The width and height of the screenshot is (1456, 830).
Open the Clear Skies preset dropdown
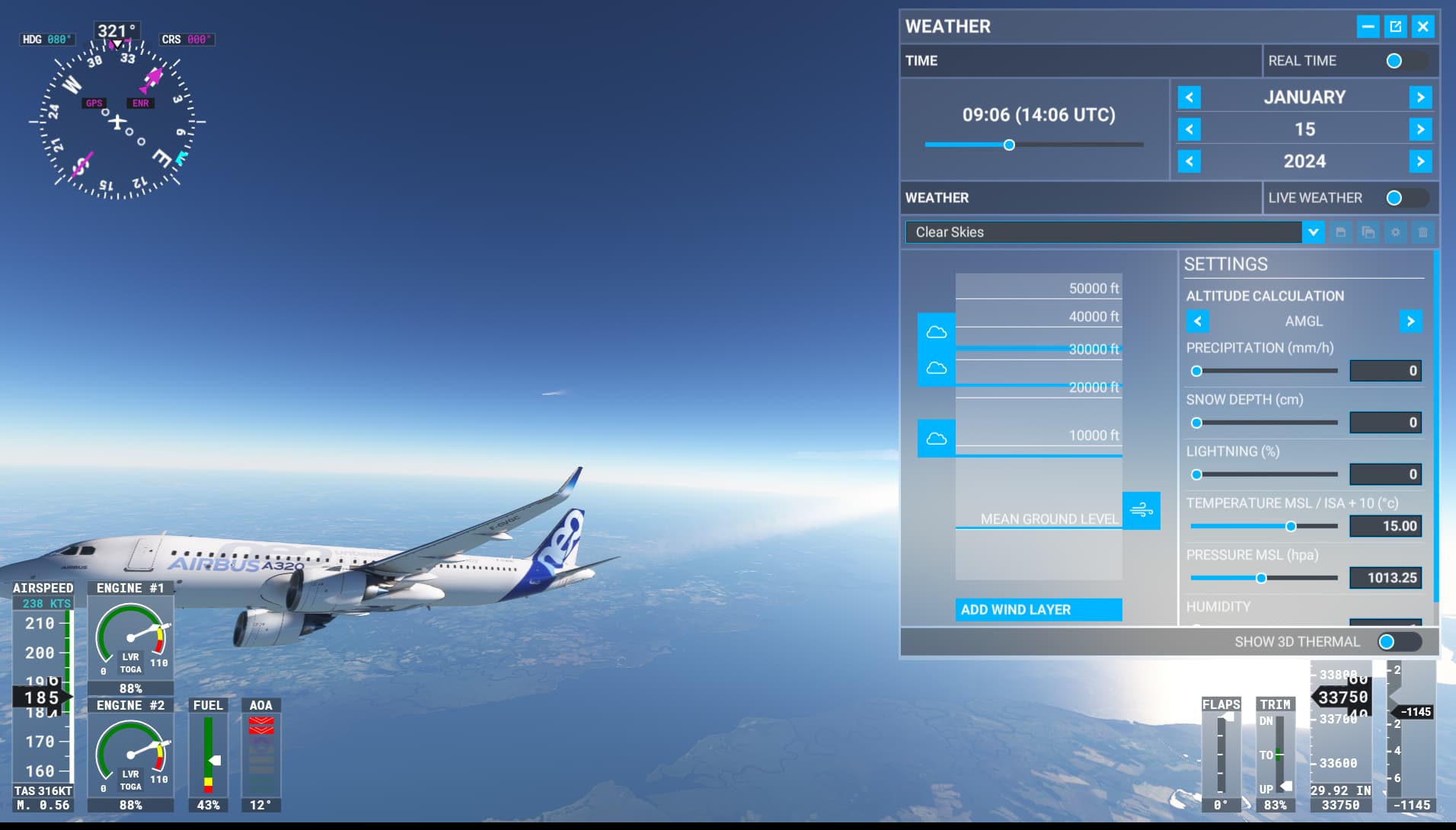coord(1313,232)
